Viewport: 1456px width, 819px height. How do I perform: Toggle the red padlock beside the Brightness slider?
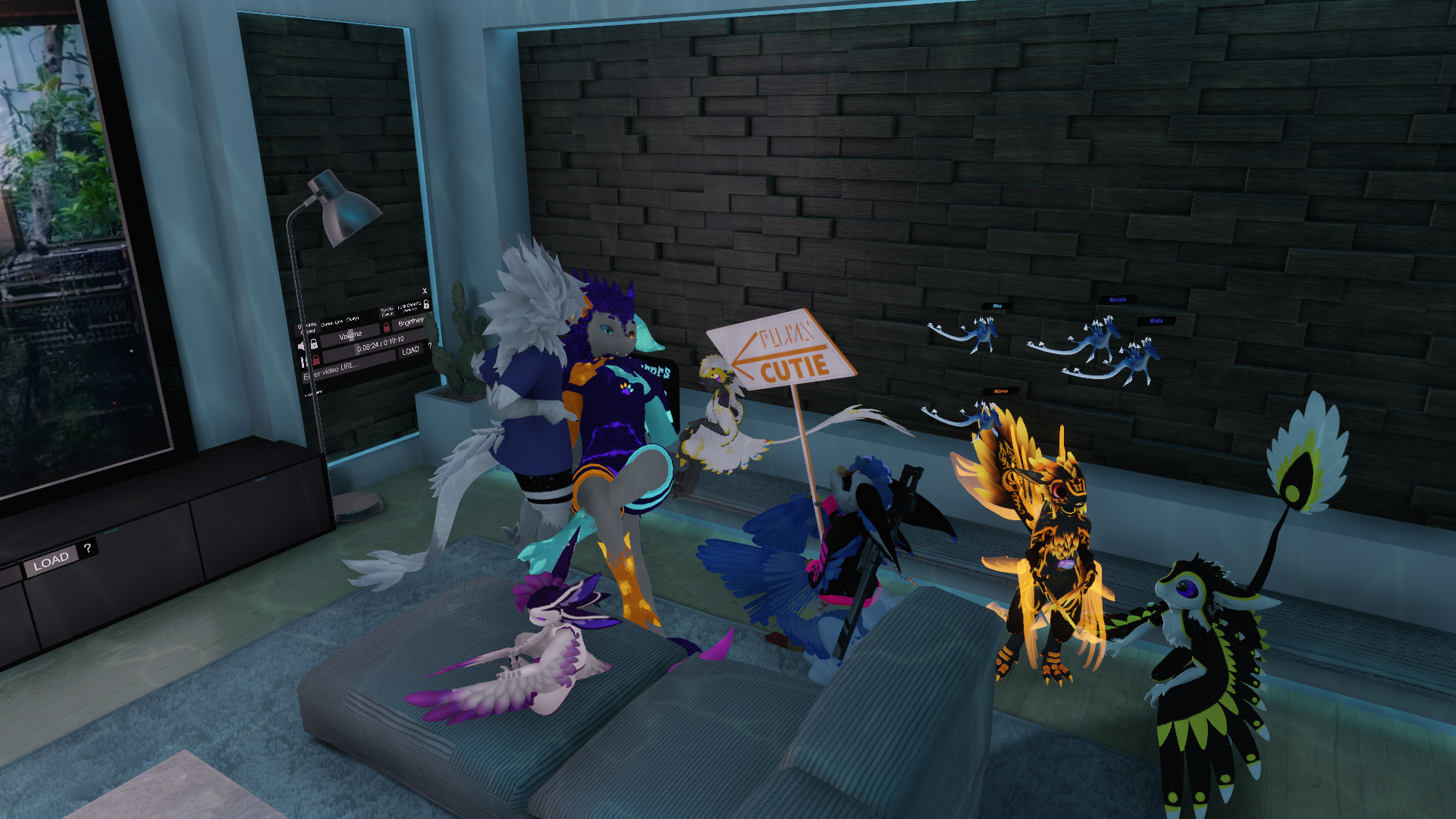click(x=387, y=327)
